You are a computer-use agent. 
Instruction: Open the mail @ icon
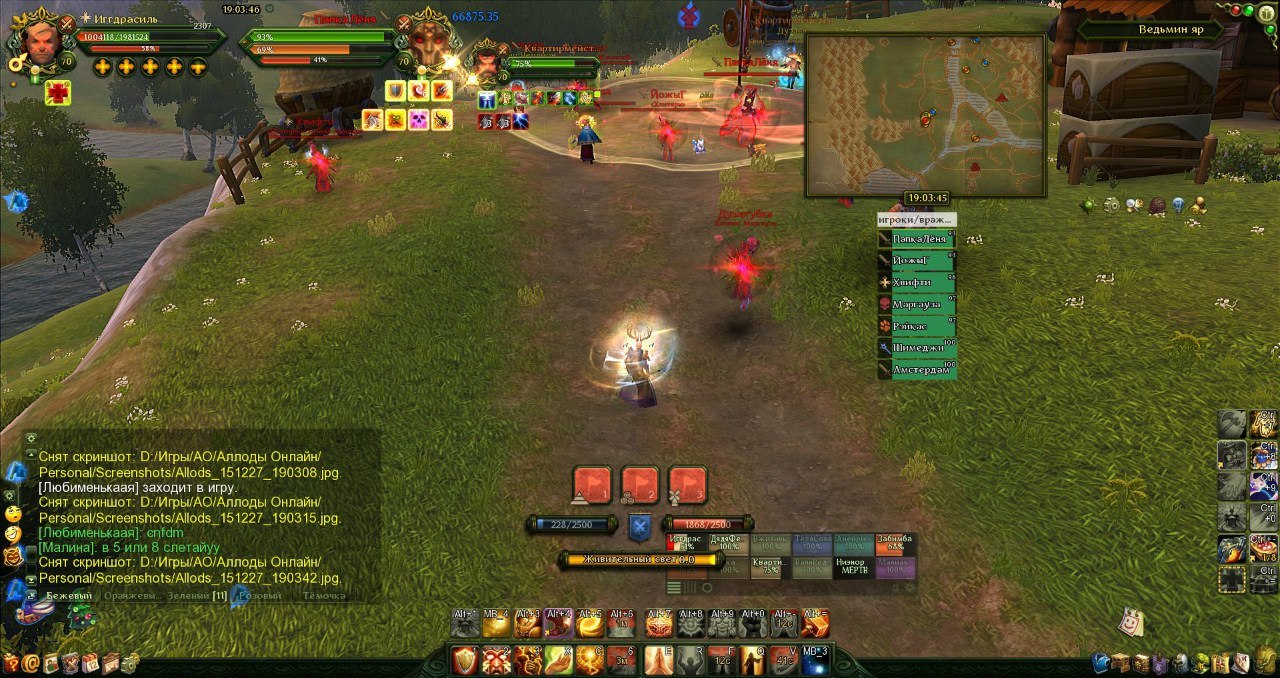32,662
